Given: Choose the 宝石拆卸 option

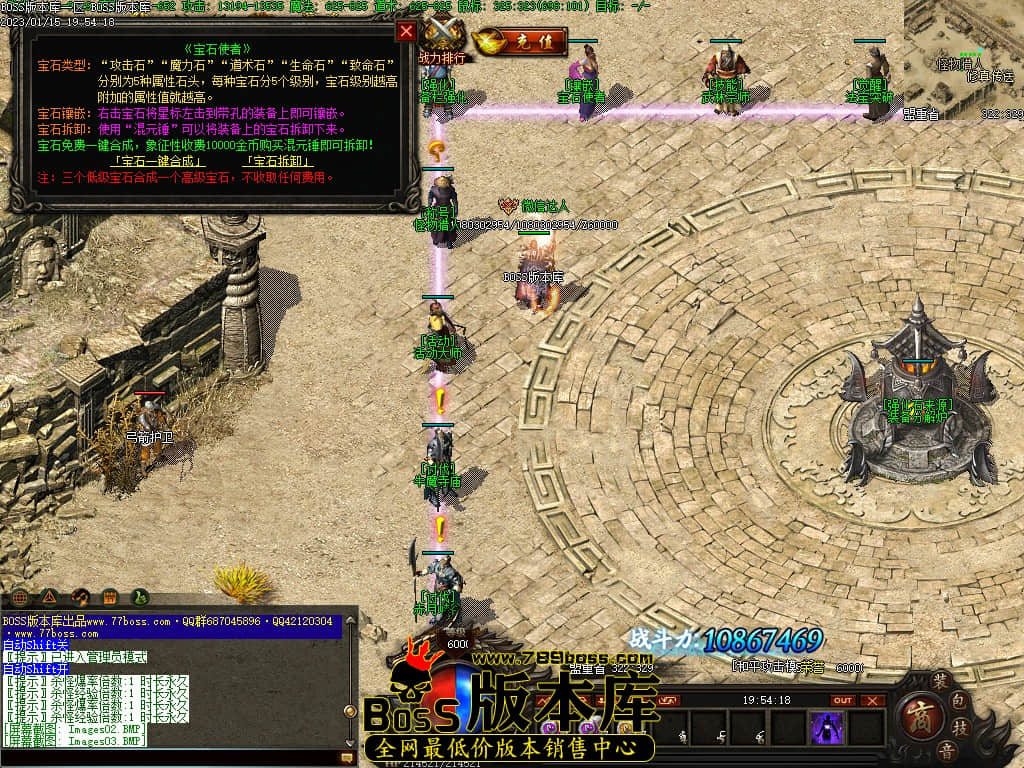Looking at the screenshot, I should [275, 161].
